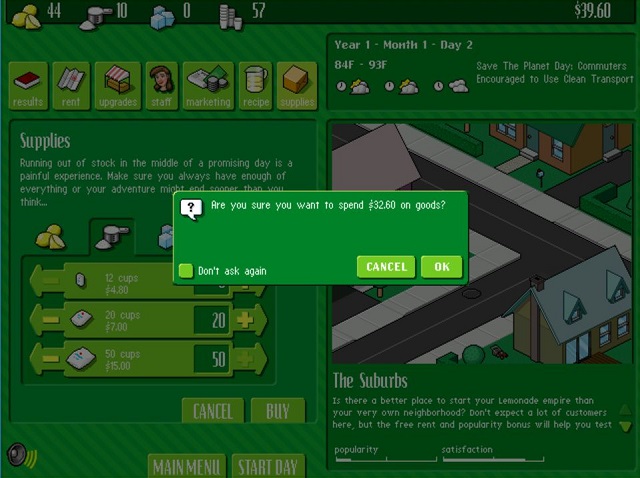Toggle the sound speaker icon
The height and width of the screenshot is (478, 640).
[18, 455]
